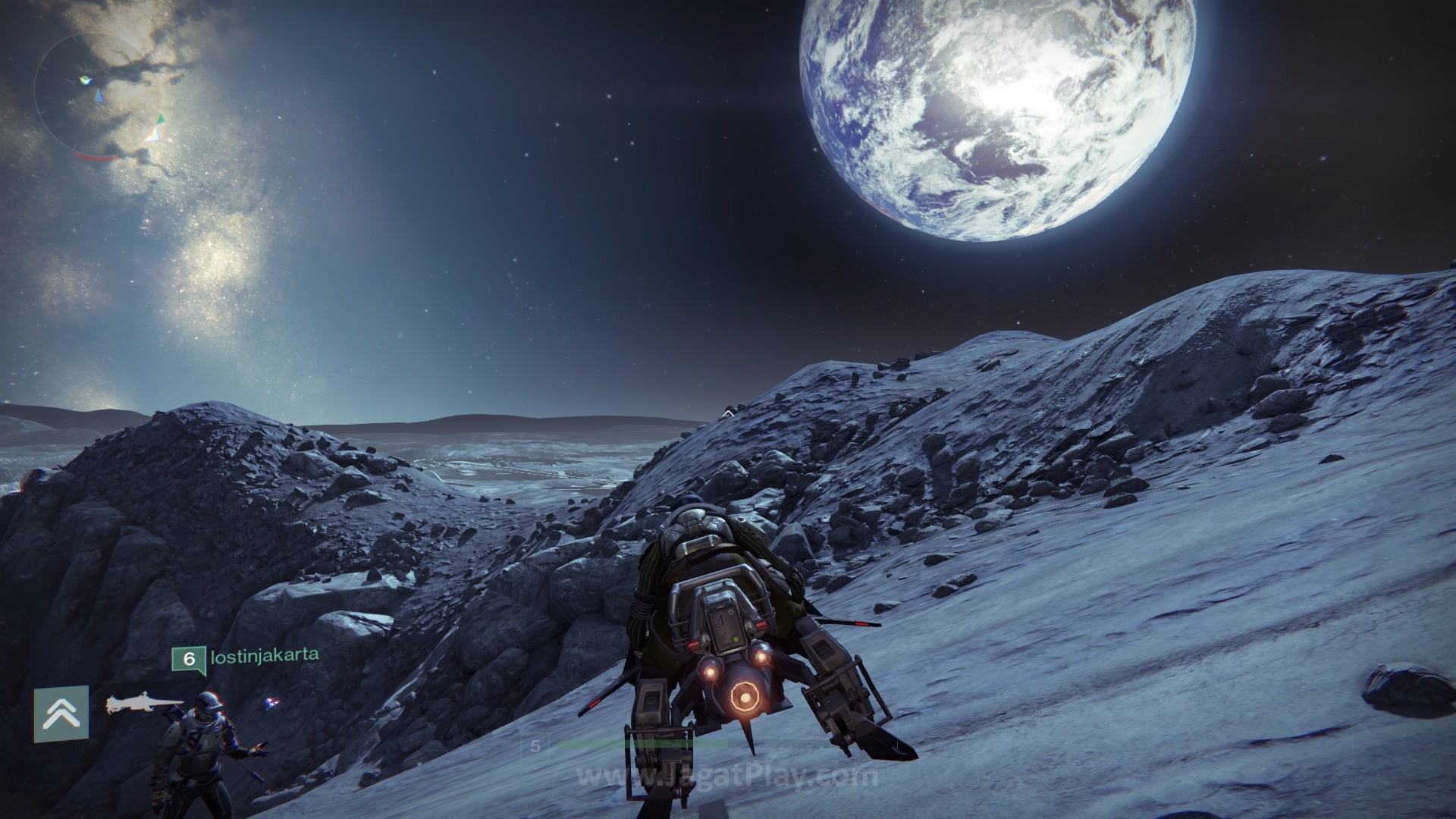Expand the upward chevron navigation panel
The image size is (1456, 819).
tap(61, 711)
